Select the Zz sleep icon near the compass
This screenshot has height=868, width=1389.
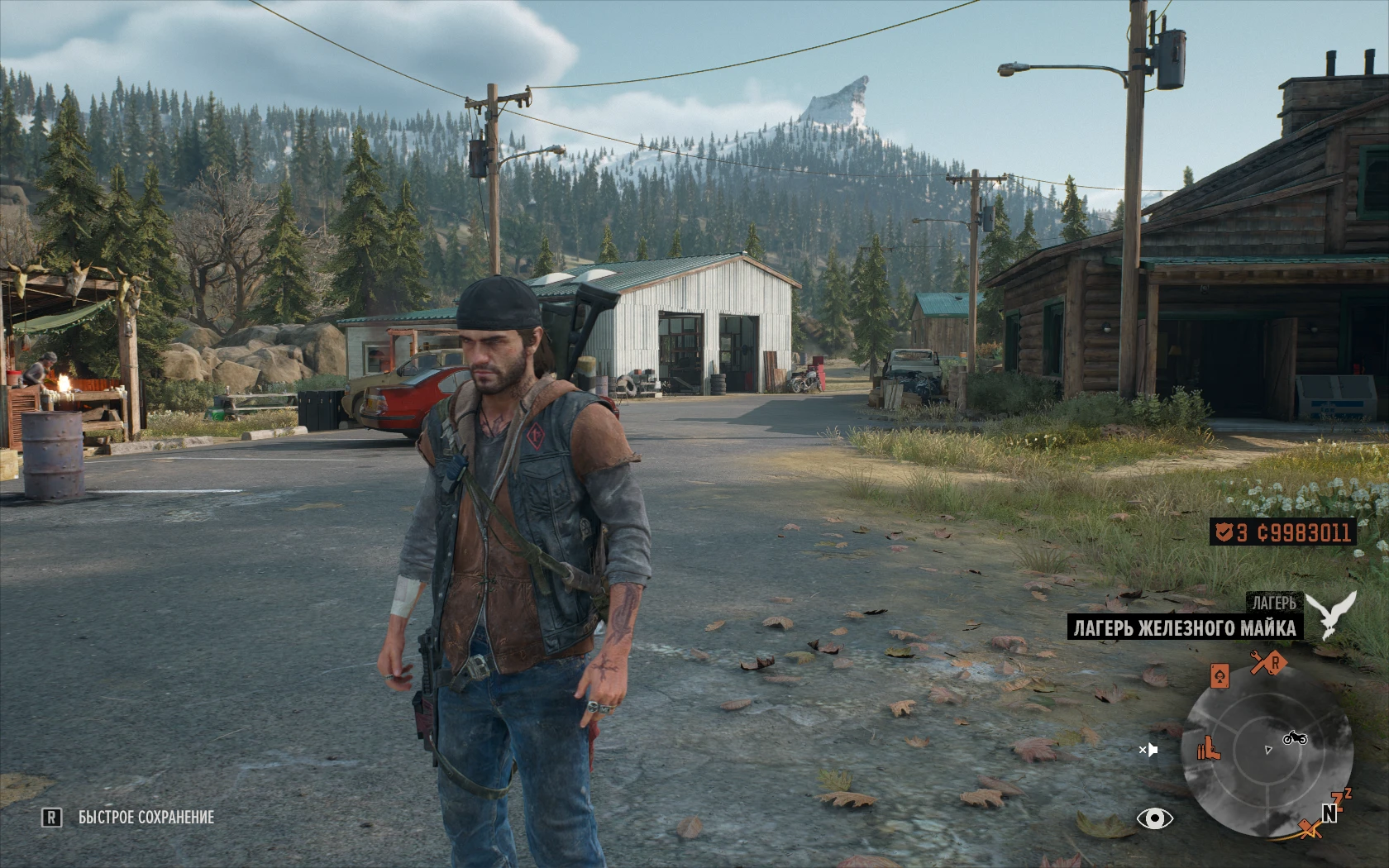pyautogui.click(x=1339, y=799)
